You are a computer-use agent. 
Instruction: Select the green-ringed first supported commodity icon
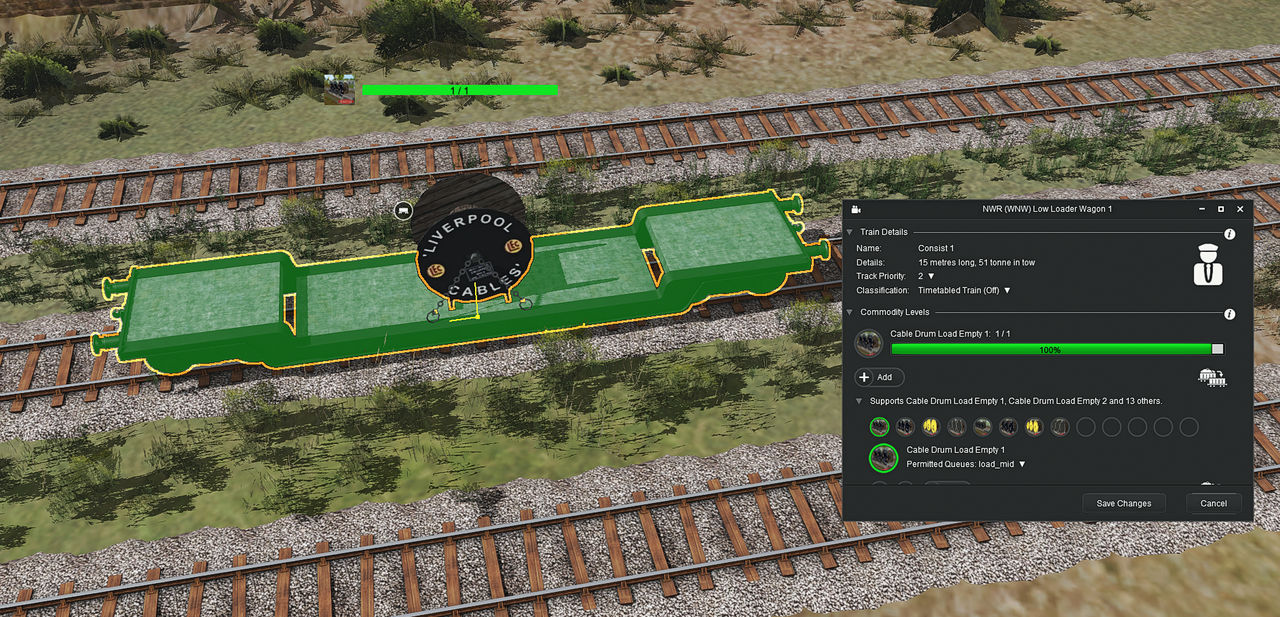(x=880, y=427)
